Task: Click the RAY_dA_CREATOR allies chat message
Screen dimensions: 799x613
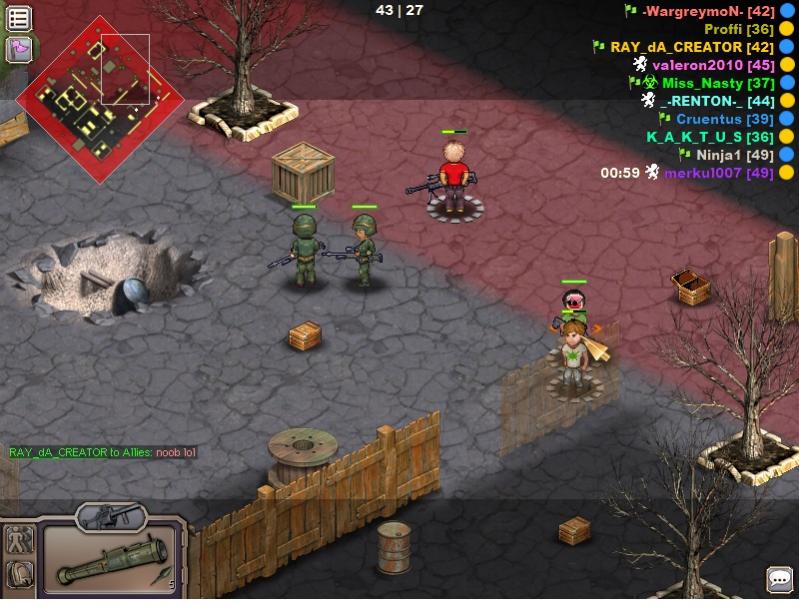Action: click(103, 453)
